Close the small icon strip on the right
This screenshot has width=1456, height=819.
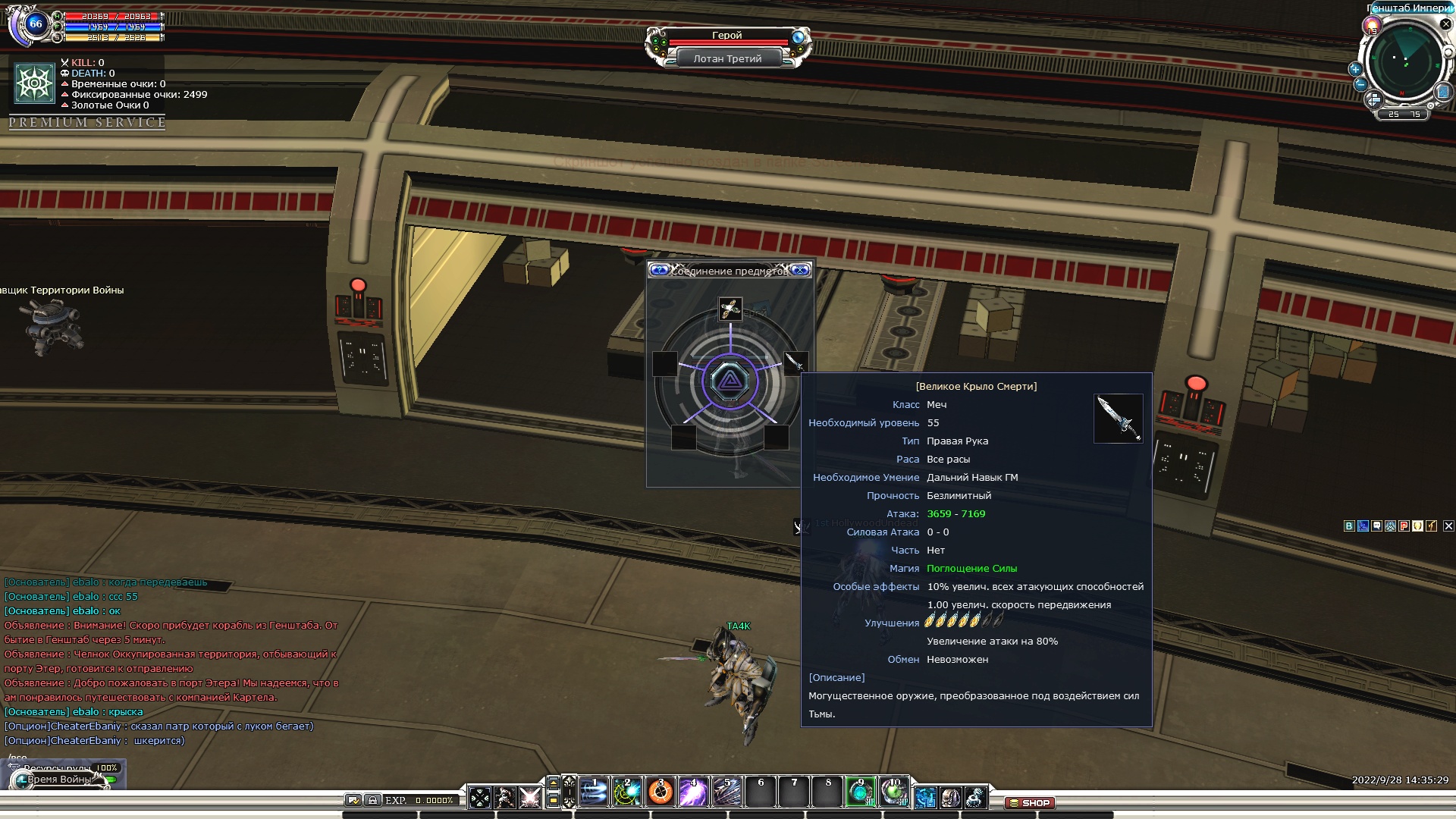[x=1448, y=526]
